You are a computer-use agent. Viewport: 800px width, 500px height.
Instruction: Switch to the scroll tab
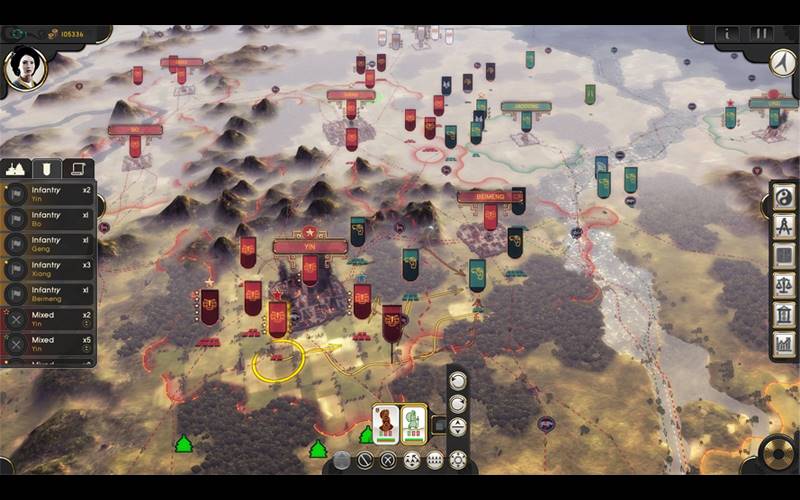[77, 169]
